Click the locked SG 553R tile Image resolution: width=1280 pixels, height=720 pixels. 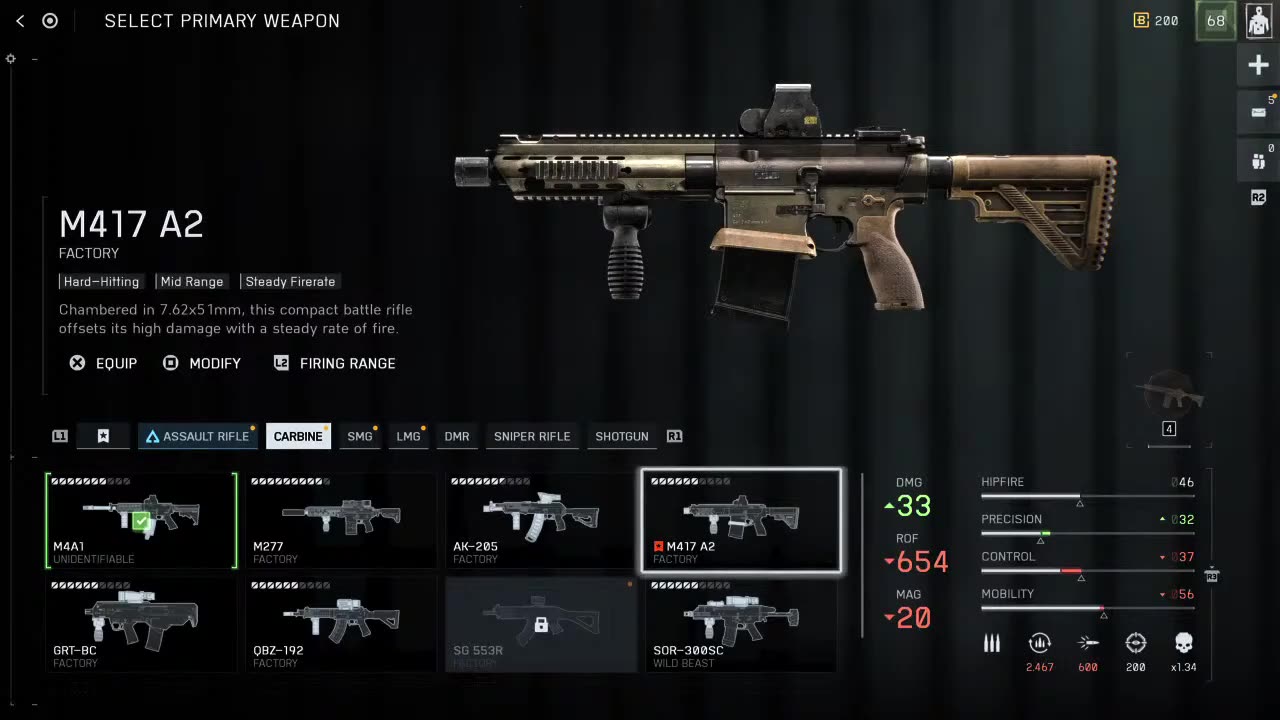click(541, 624)
